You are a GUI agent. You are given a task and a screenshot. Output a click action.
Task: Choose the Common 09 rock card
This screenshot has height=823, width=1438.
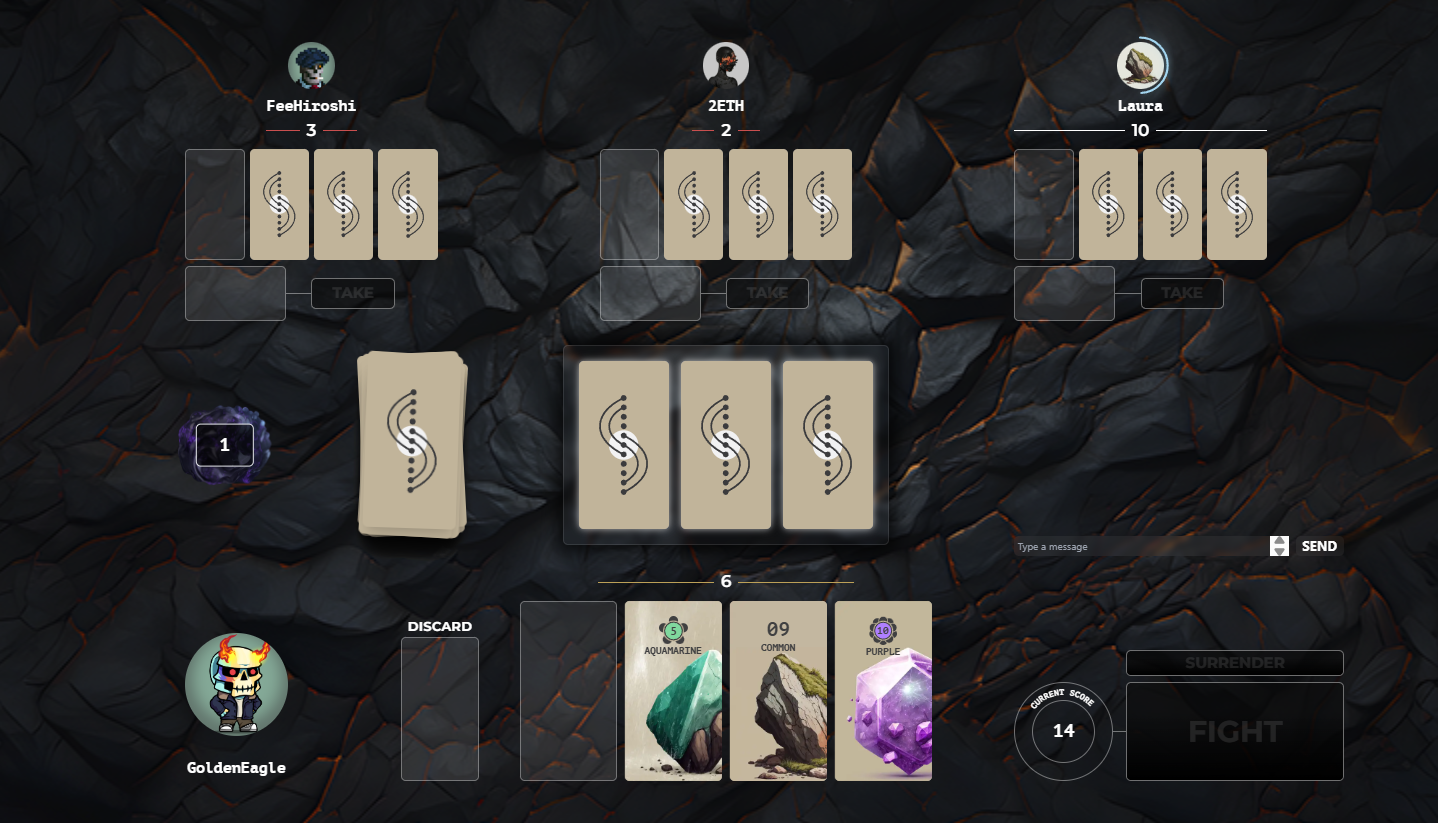(x=778, y=690)
